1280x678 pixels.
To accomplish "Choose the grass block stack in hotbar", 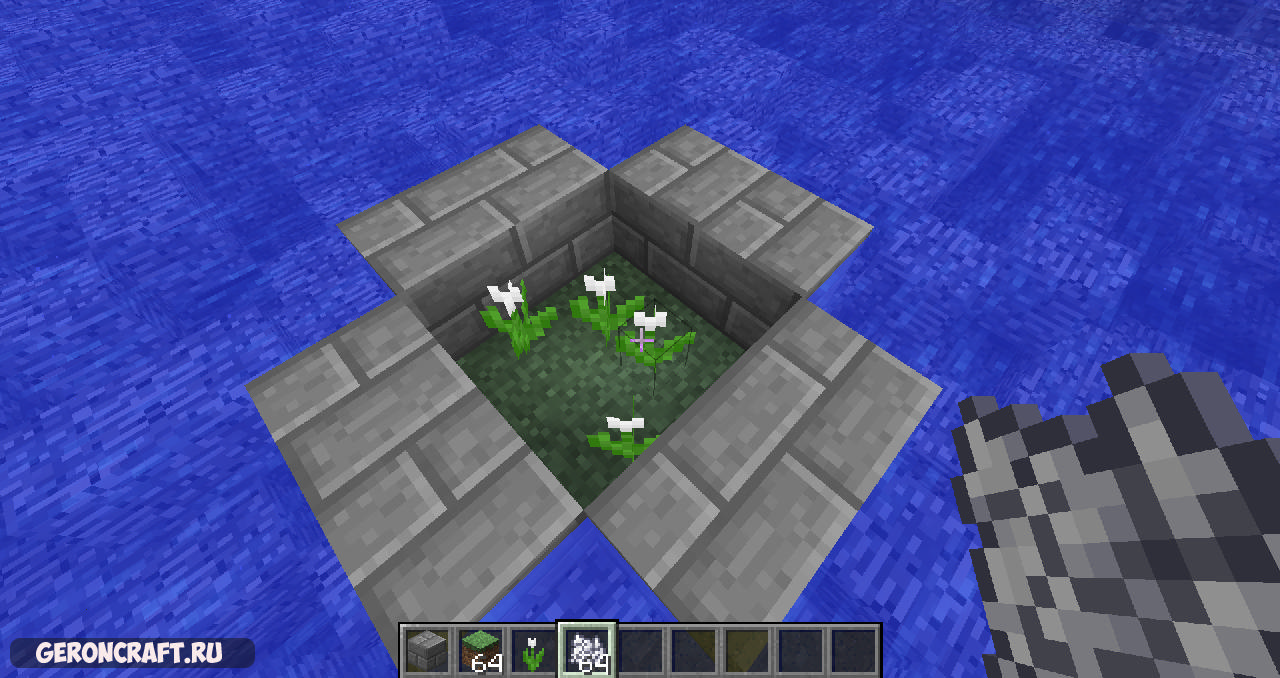I will [481, 651].
